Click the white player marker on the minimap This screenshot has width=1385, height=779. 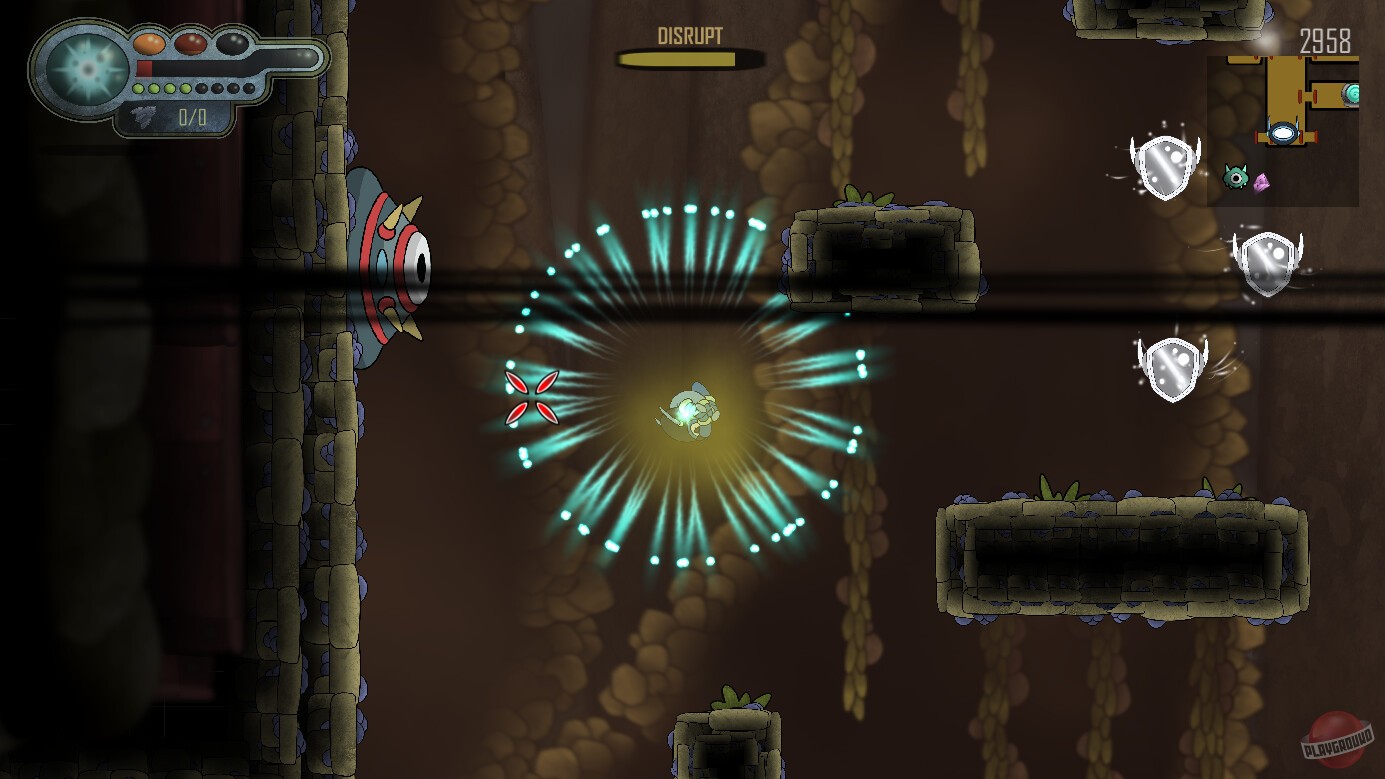(x=1283, y=133)
